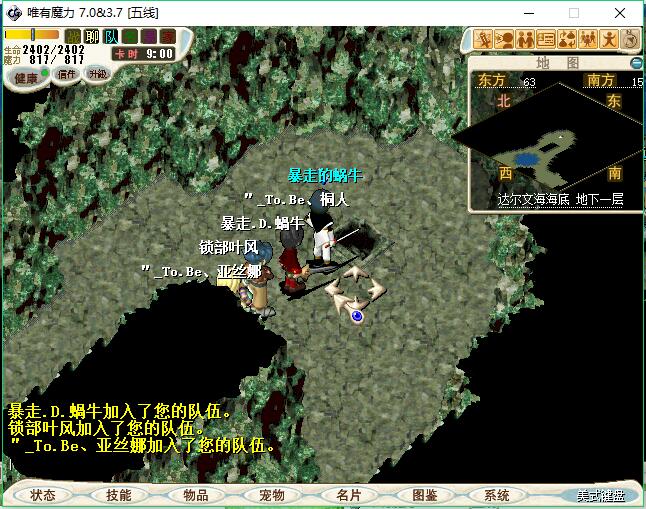Viewport: 646px width, 509px height.
Task: Open the 名片 name card menu
Action: 348,495
